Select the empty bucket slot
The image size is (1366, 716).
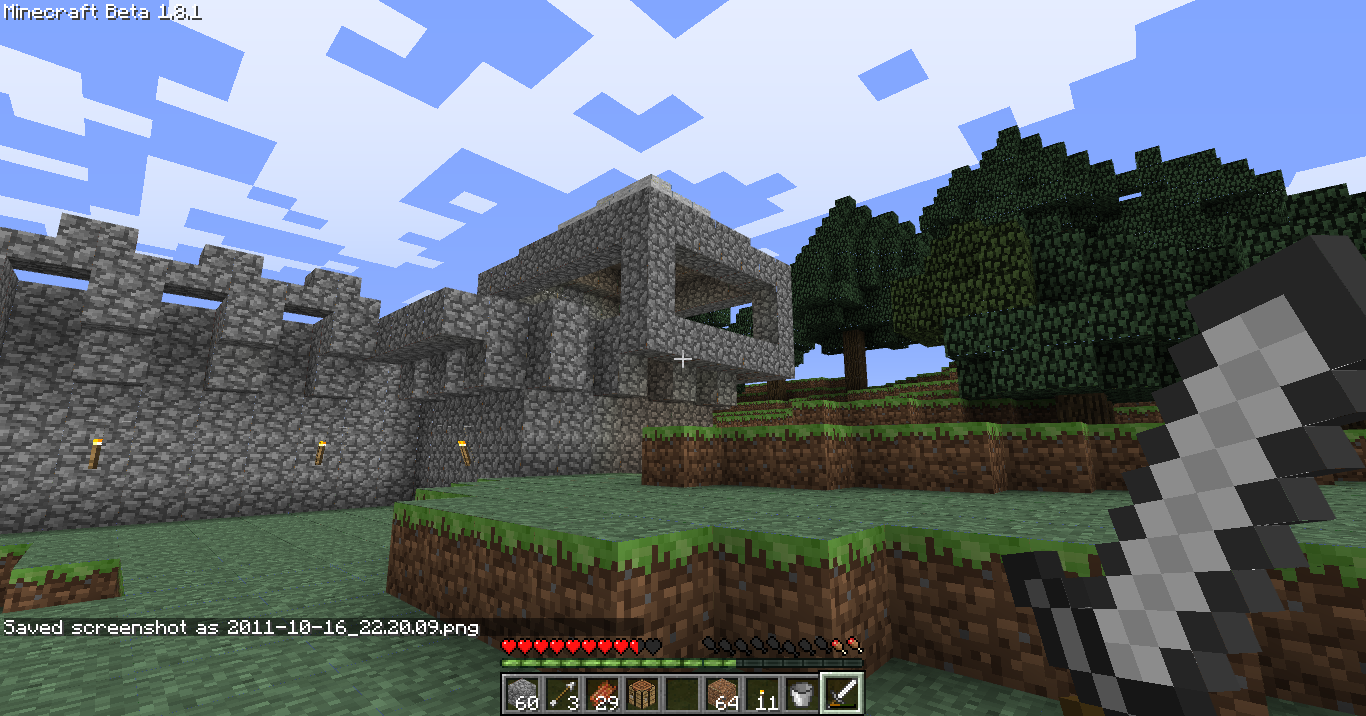(801, 693)
